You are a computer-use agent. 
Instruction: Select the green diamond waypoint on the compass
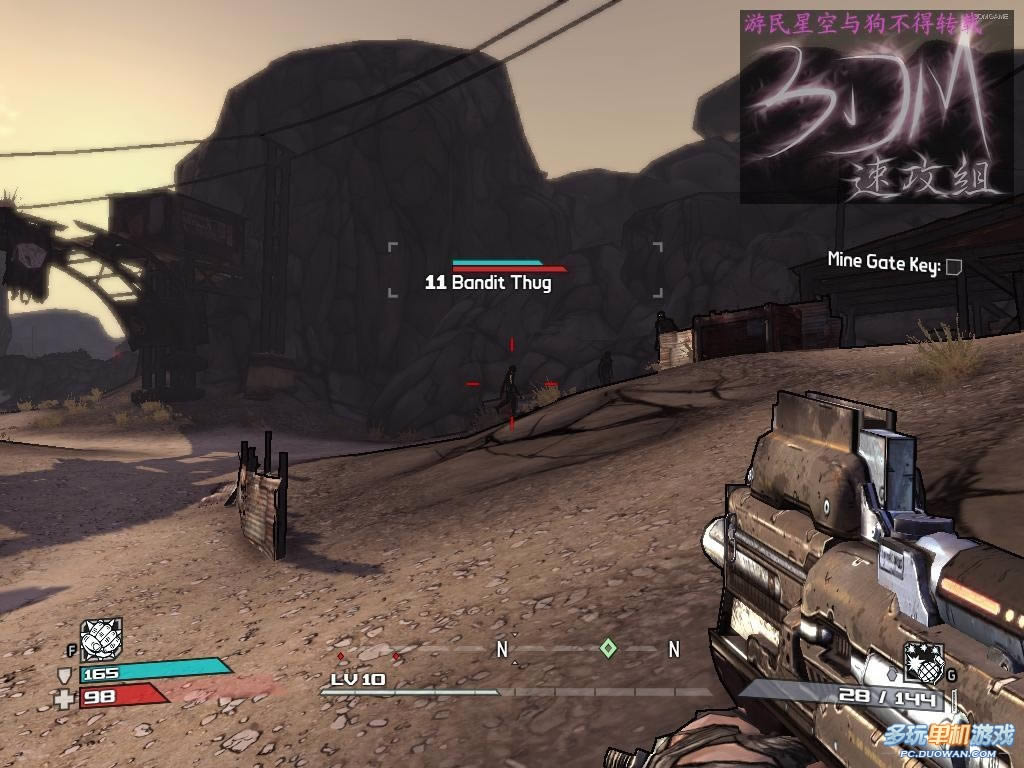tap(608, 648)
